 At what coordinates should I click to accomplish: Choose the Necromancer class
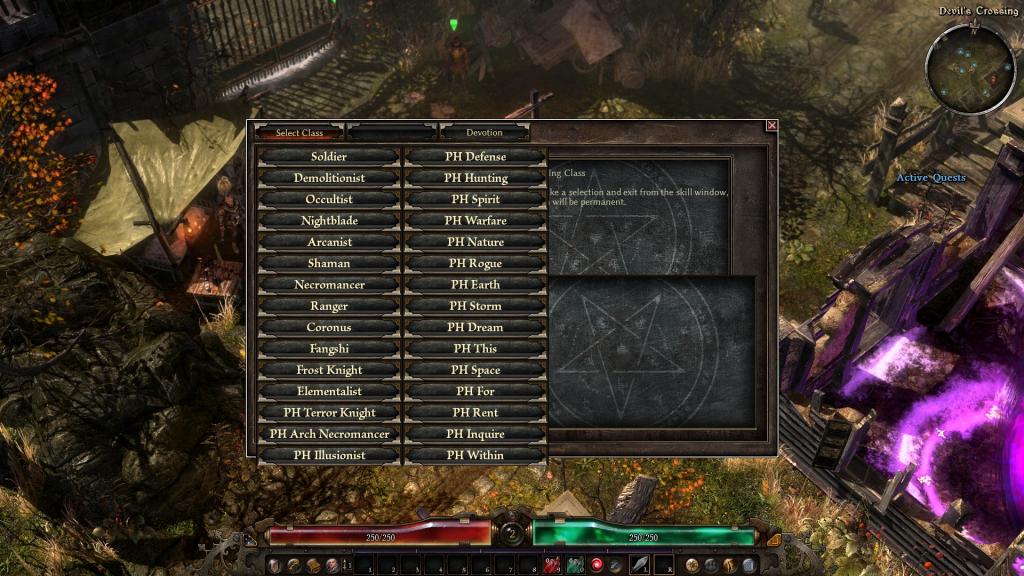point(329,285)
